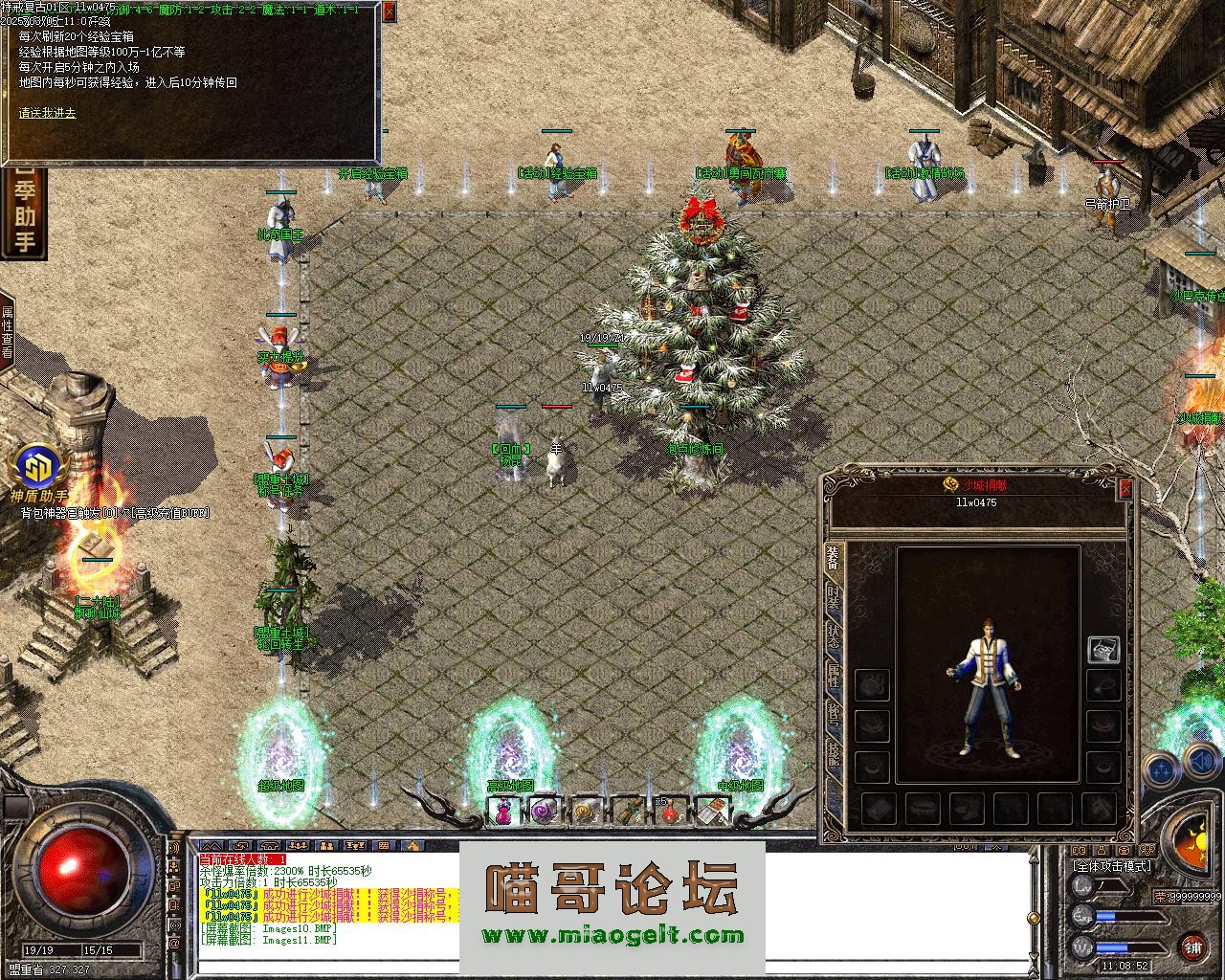Close the NPC dialogue window

pyautogui.click(x=389, y=12)
